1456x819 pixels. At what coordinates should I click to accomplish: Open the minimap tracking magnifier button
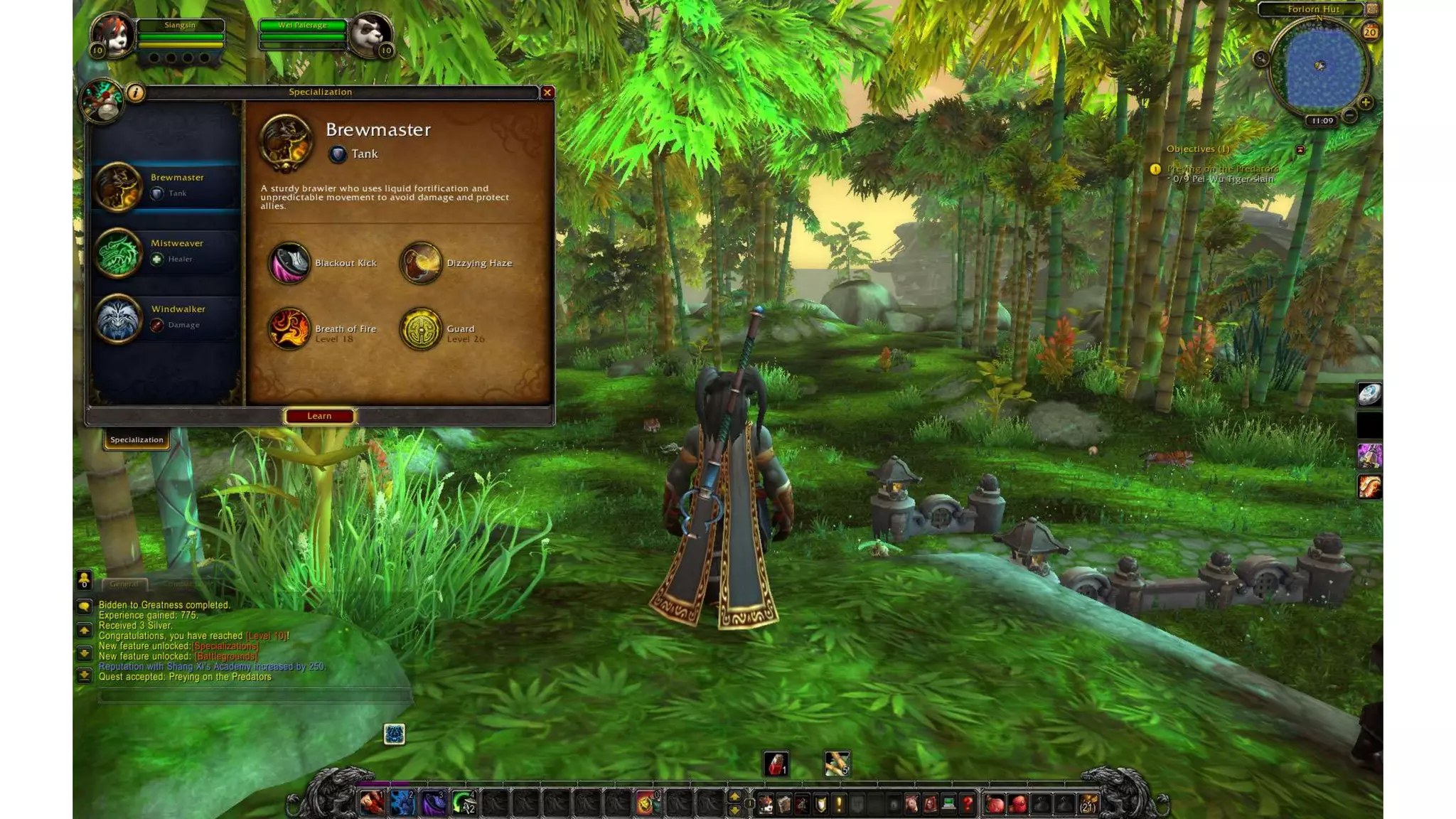(x=1261, y=58)
